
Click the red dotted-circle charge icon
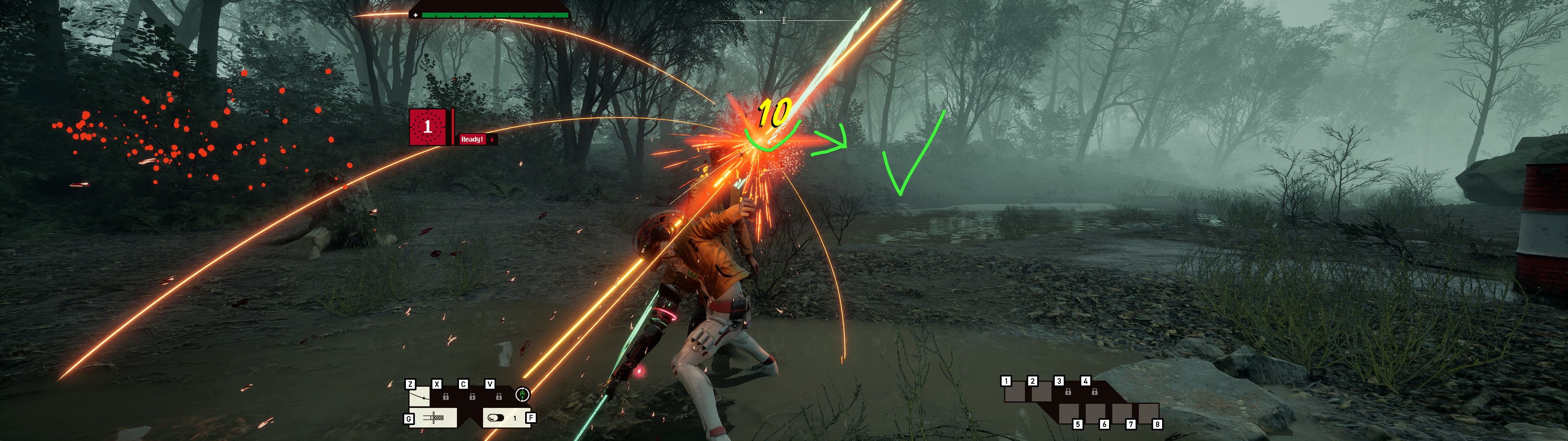(x=427, y=127)
